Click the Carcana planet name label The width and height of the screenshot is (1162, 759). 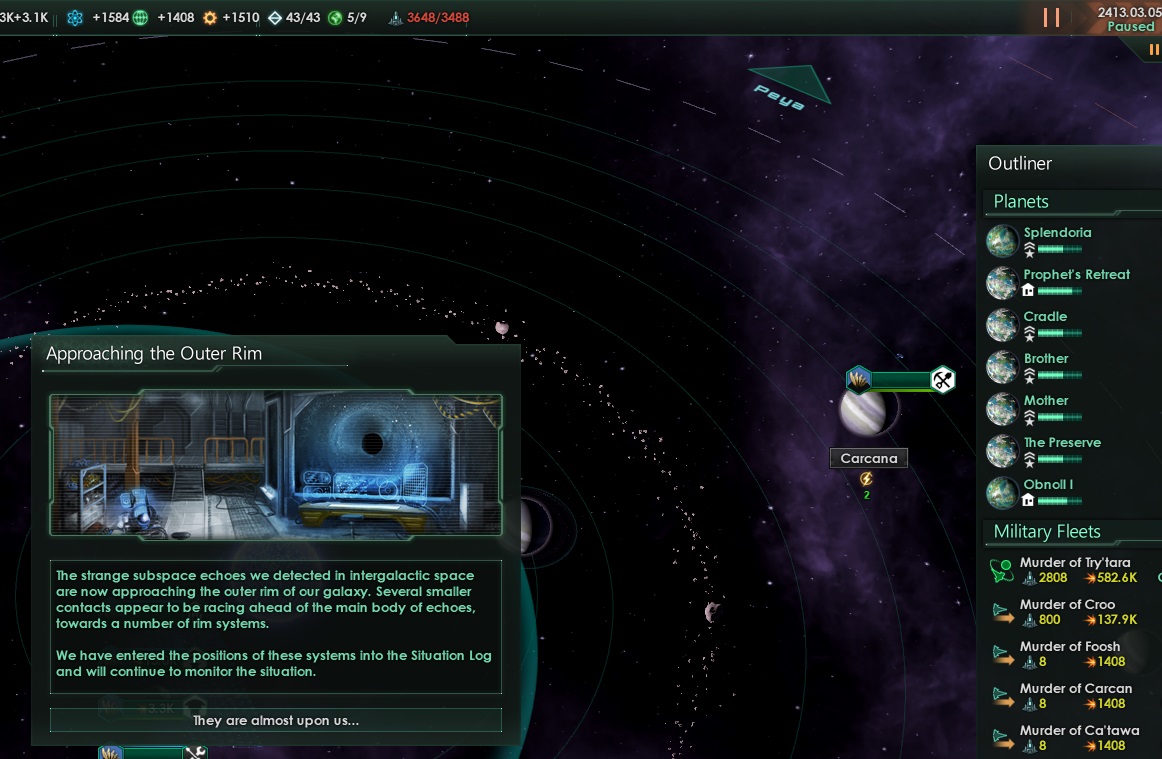[x=869, y=459]
